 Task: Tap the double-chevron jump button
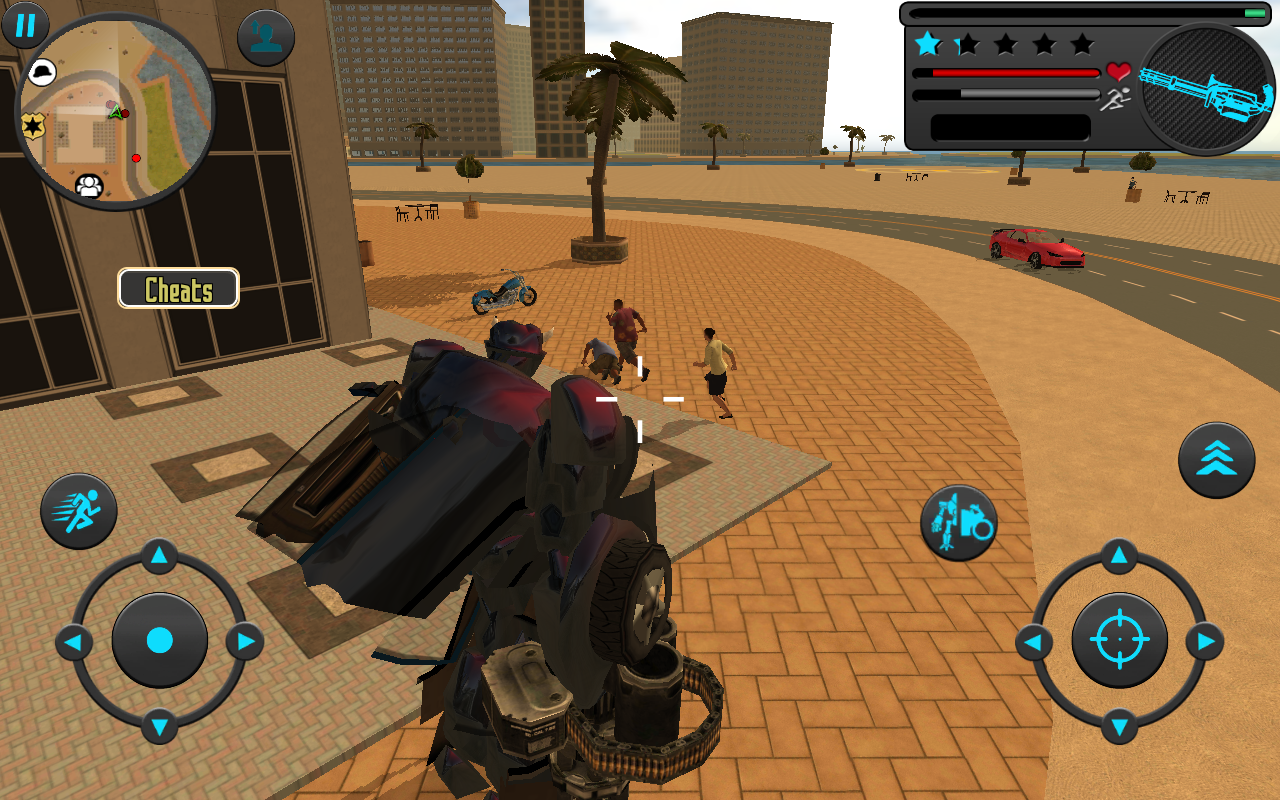pos(1216,458)
